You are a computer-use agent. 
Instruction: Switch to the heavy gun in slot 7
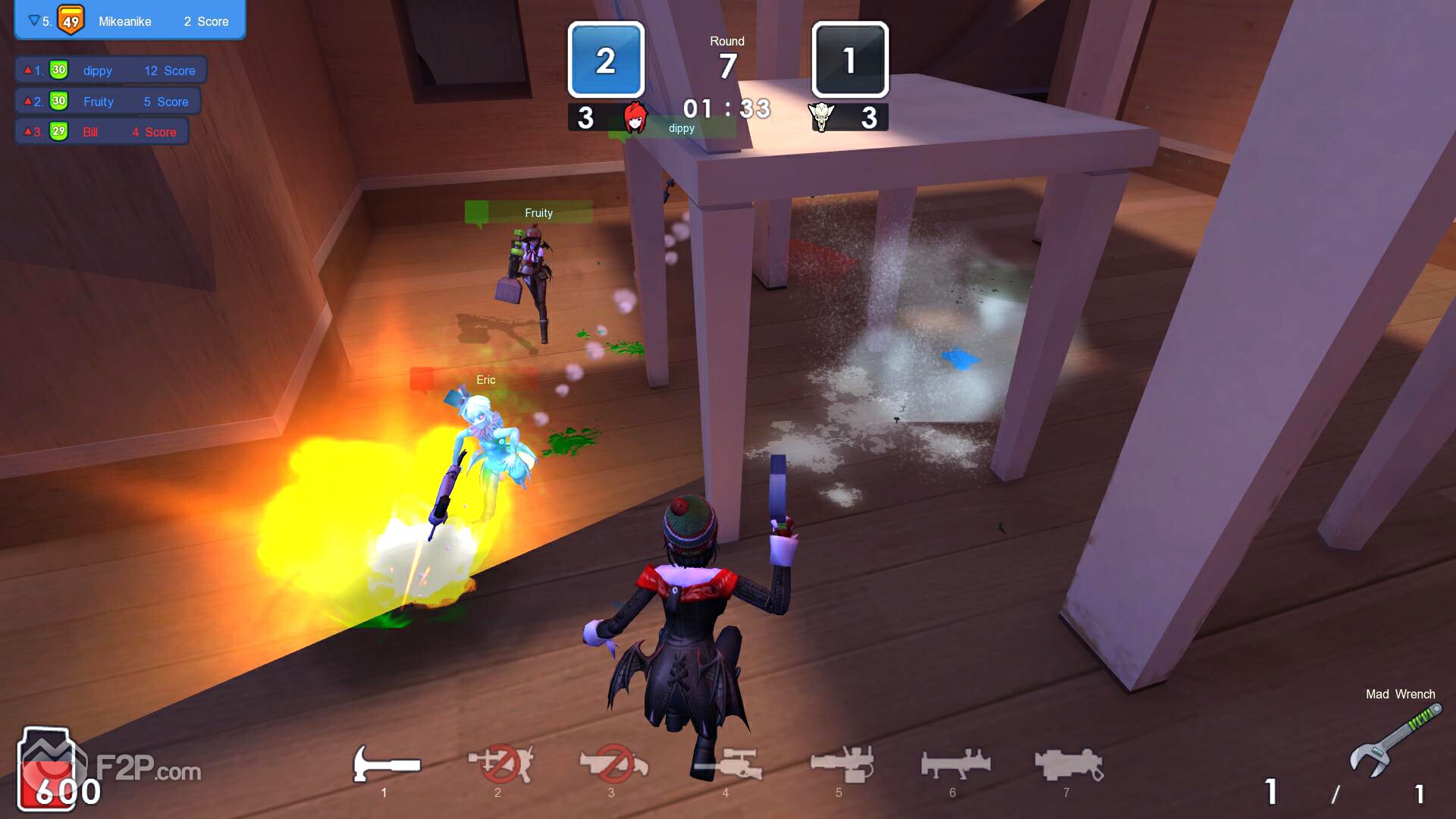click(x=1068, y=764)
